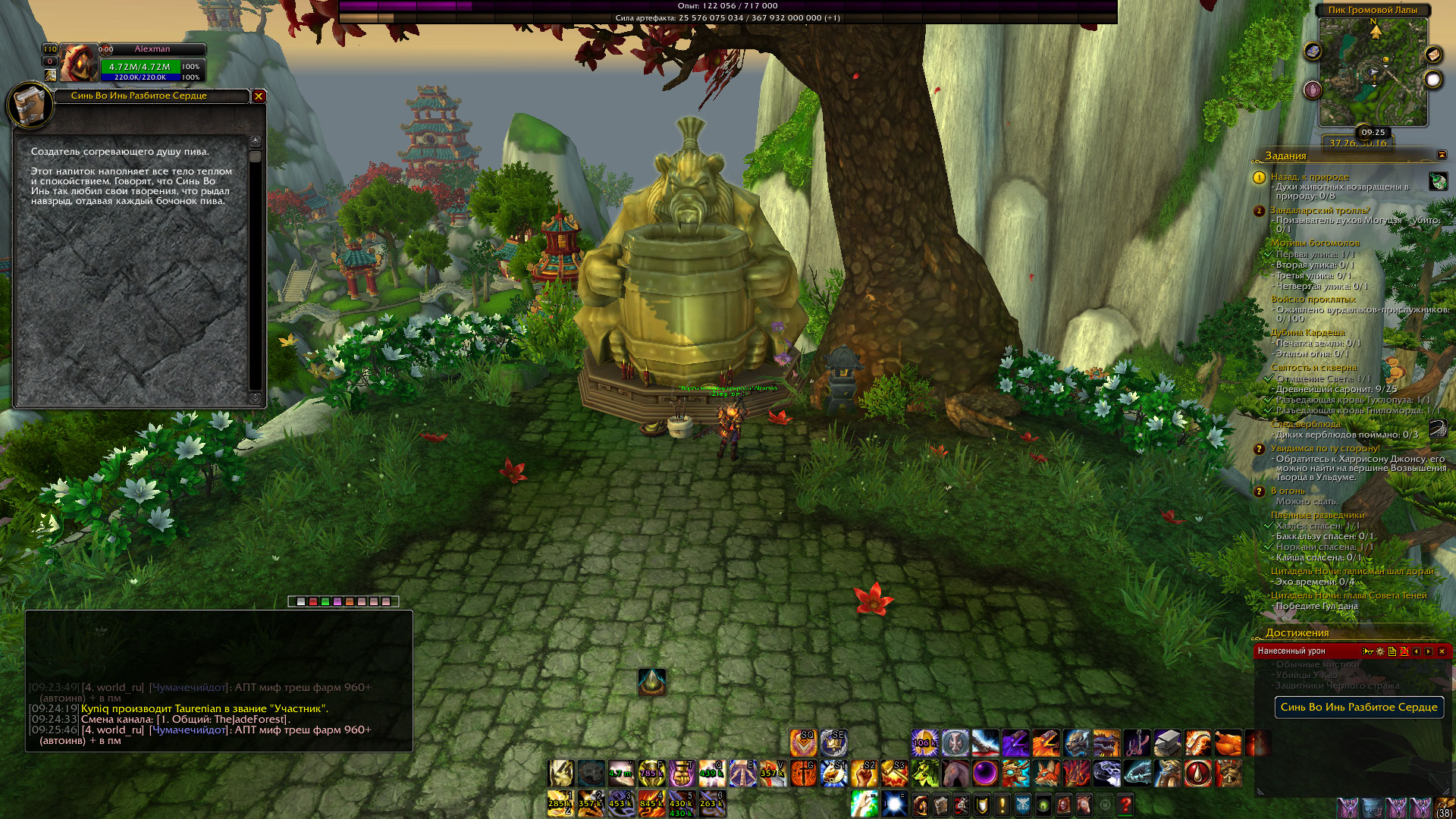The image size is (1456, 819).
Task: Open the red question mark help button
Action: tap(1125, 804)
